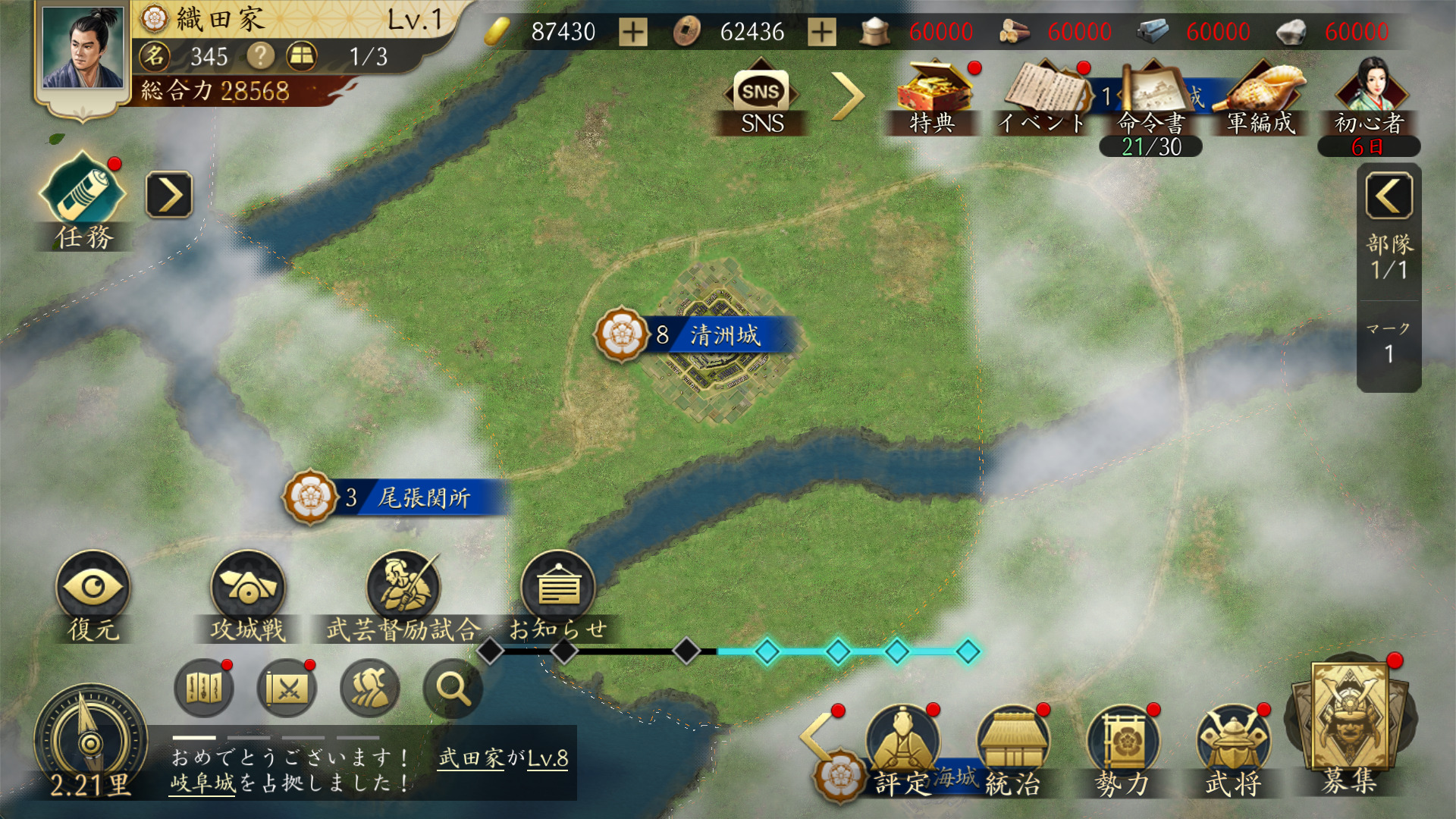
Task: Open the magnifying glass search button
Action: [x=453, y=689]
